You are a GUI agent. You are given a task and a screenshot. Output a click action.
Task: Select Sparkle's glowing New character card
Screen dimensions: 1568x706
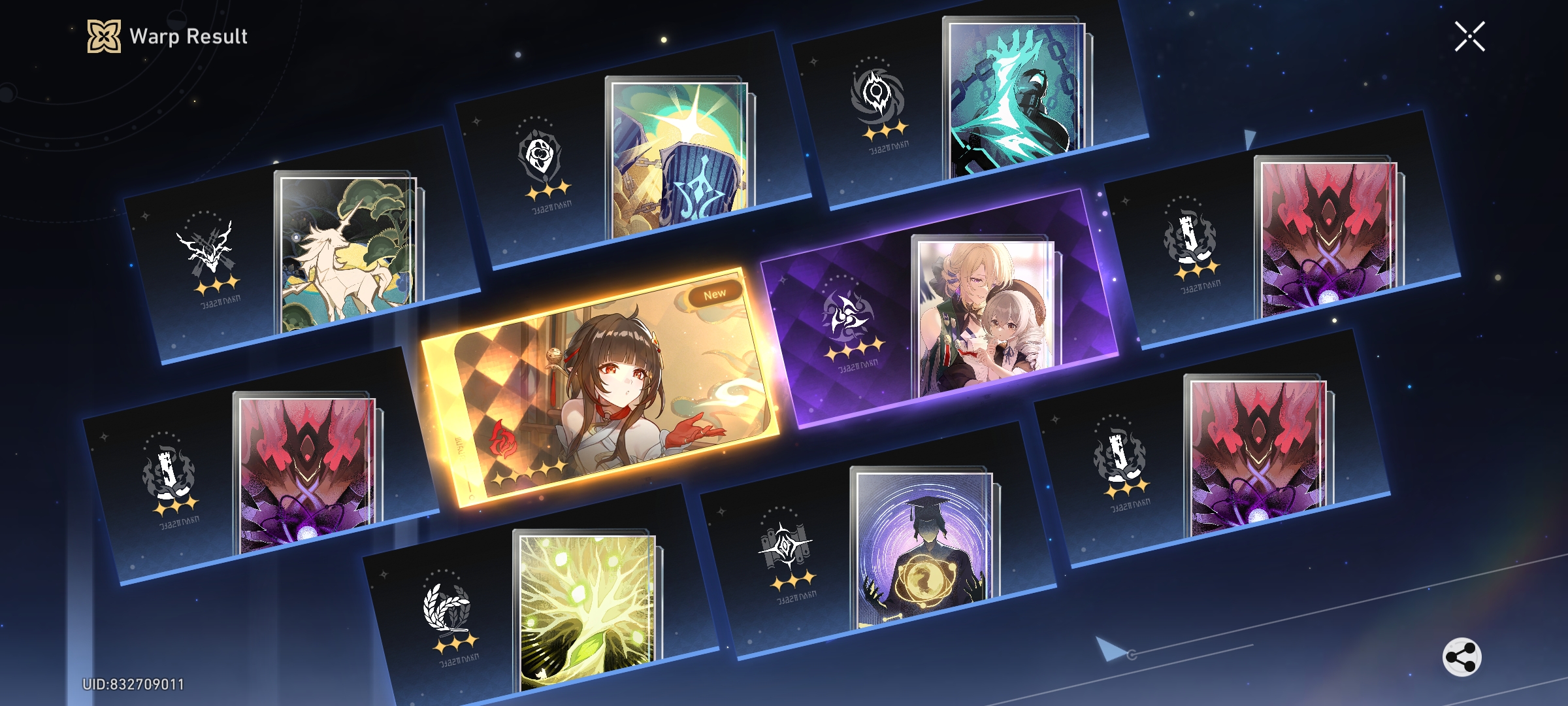(601, 392)
